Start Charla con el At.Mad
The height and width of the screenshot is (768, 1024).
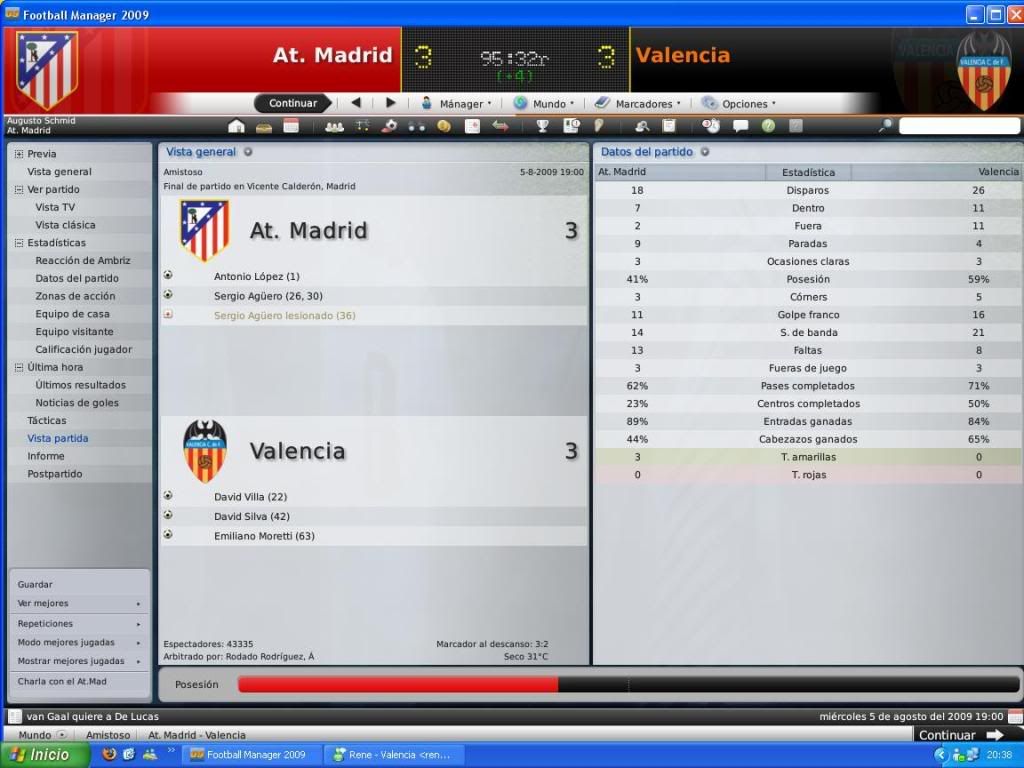(62, 681)
